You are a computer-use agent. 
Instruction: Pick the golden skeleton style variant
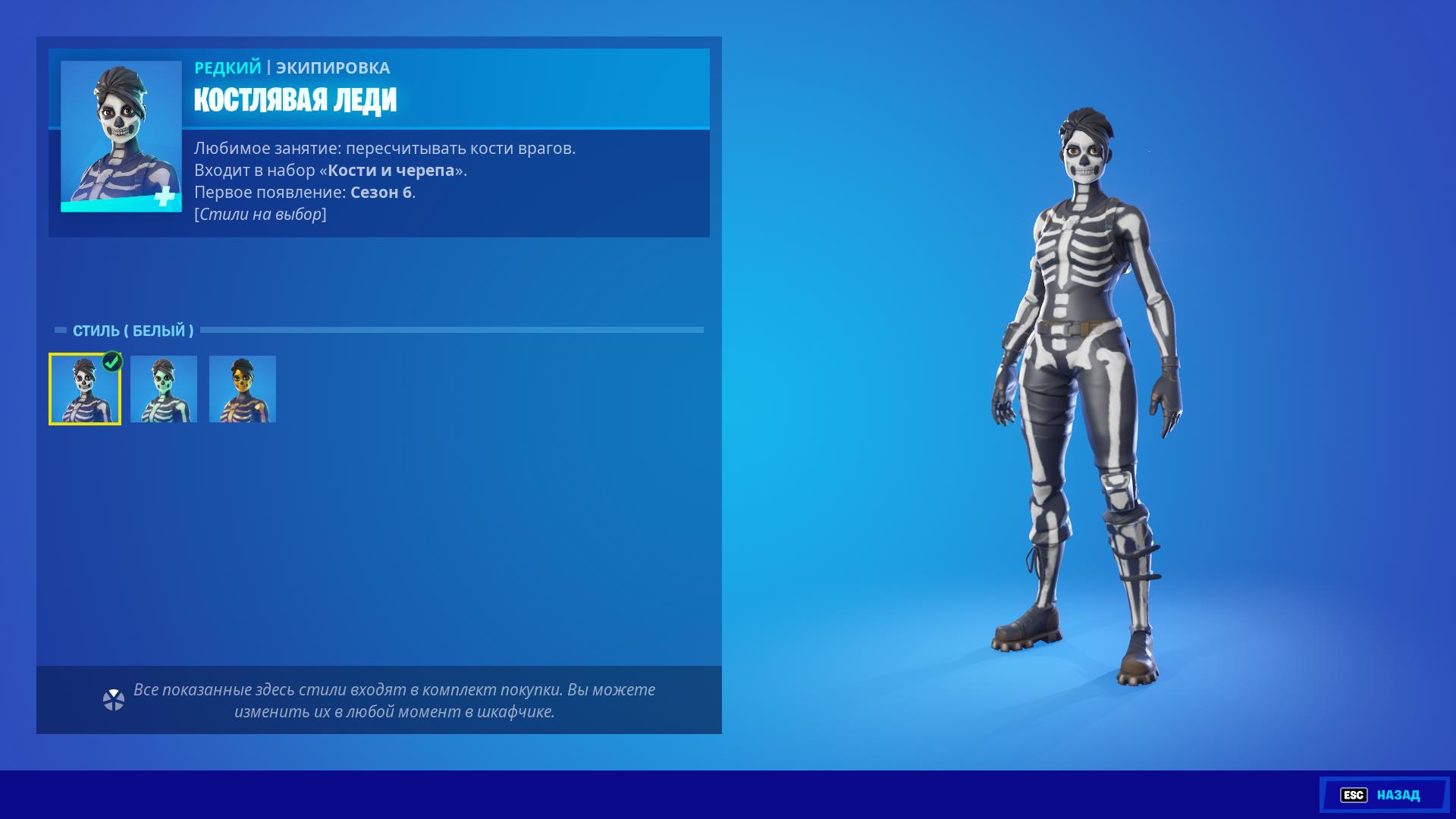tap(243, 389)
